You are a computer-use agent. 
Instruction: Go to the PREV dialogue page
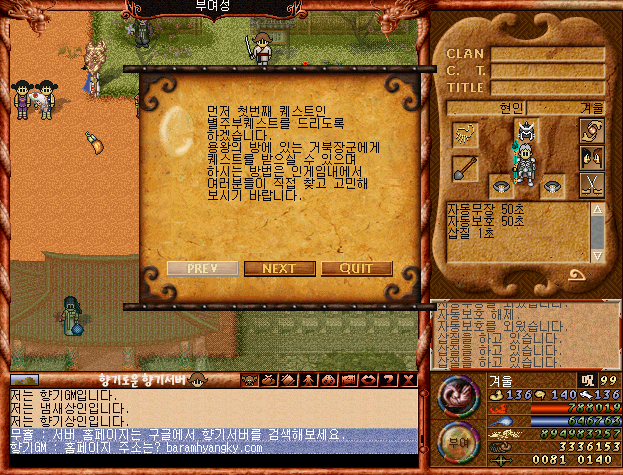[202, 268]
